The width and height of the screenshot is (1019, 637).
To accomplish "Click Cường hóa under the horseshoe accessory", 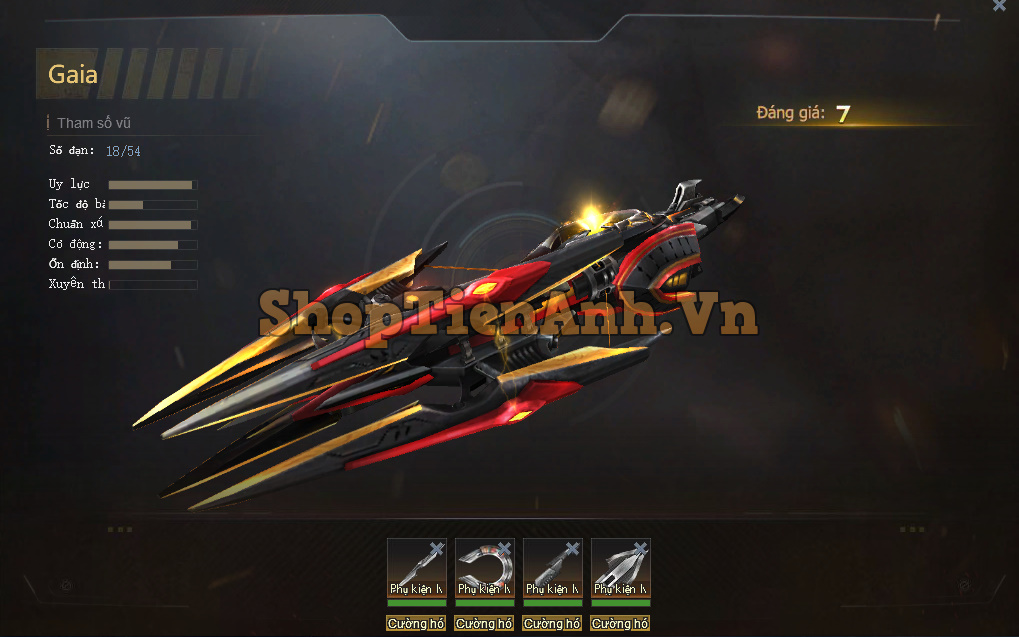I will click(x=484, y=624).
